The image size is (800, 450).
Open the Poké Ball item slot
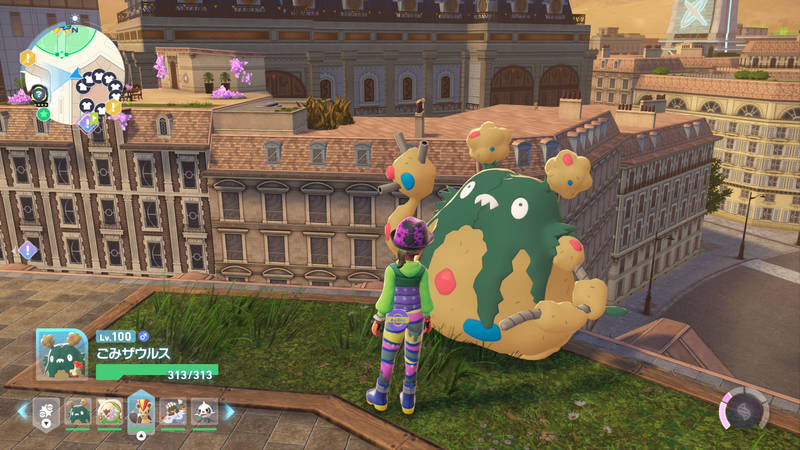(x=47, y=410)
